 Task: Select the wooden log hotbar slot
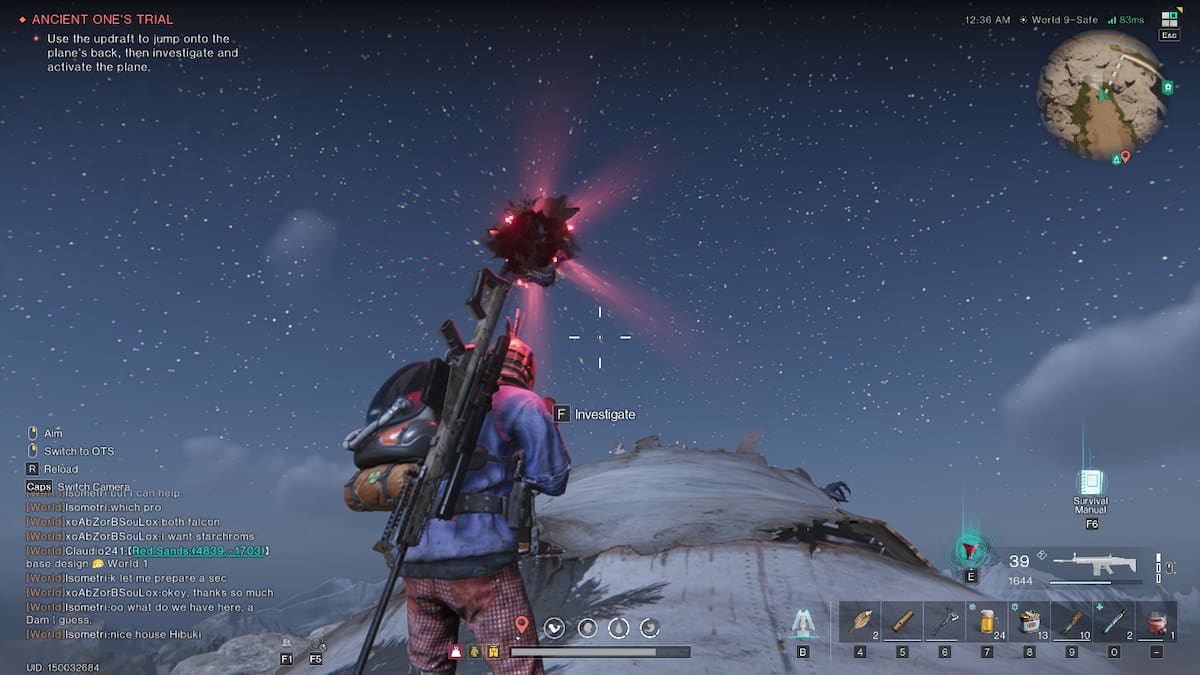click(x=902, y=621)
